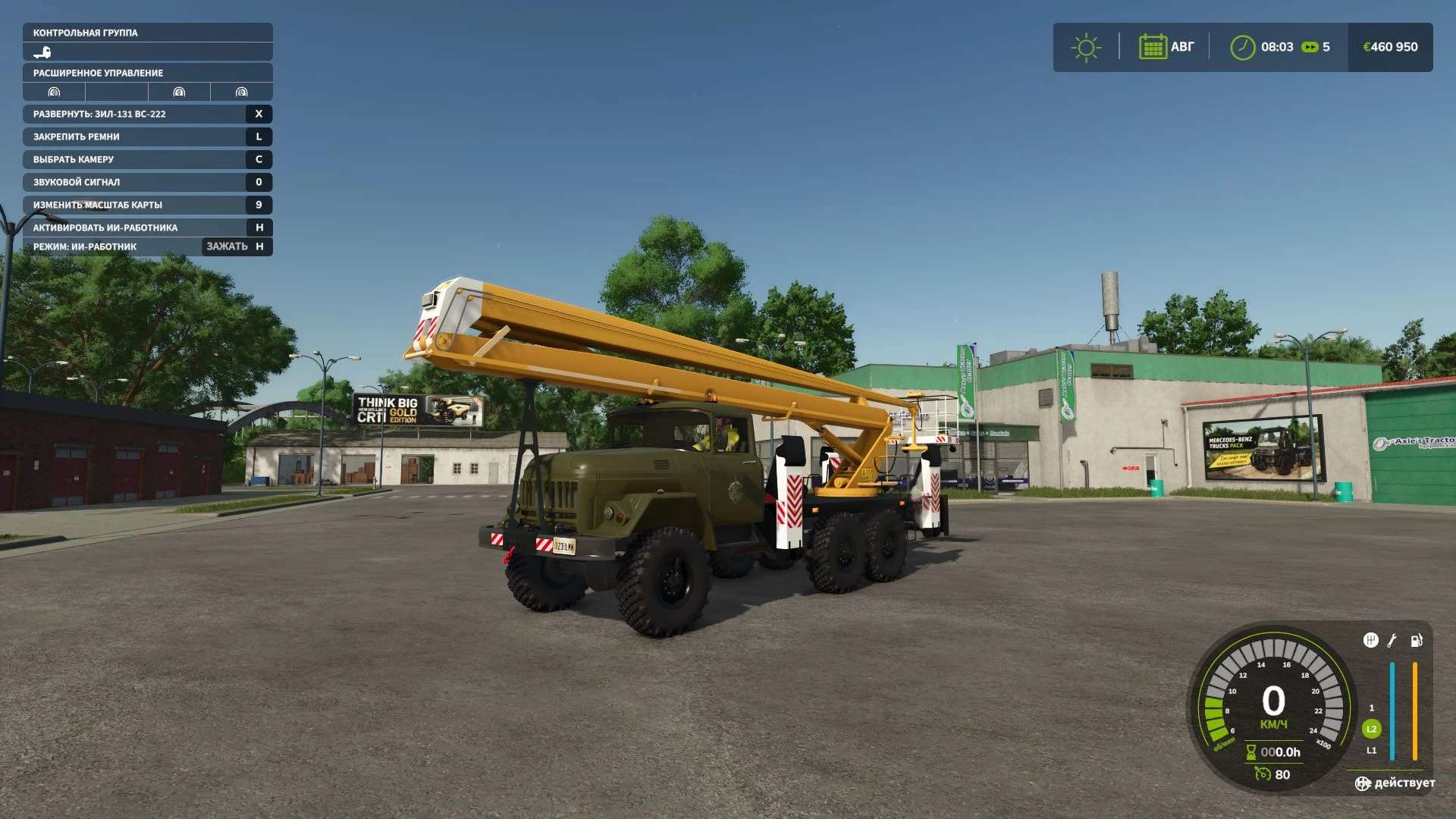This screenshot has width=1456, height=819.
Task: Toggle the fast-forward time speed control
Action: [x=1310, y=47]
